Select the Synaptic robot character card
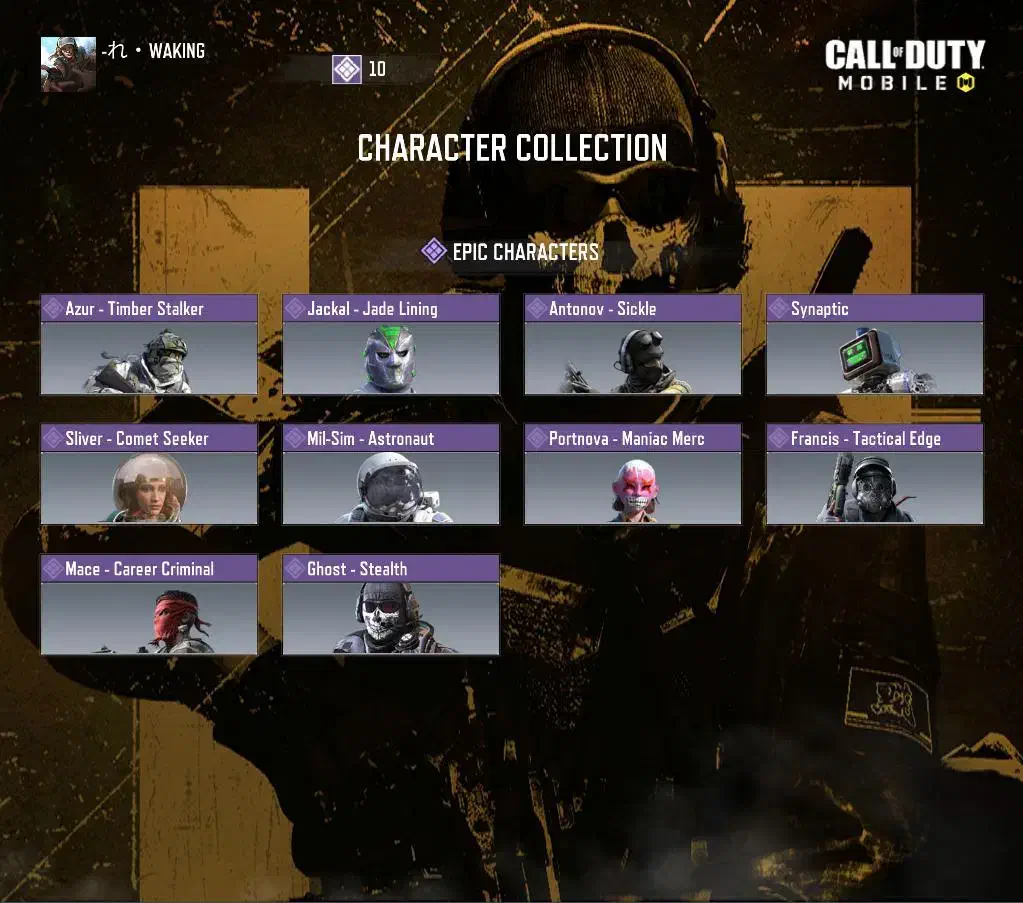This screenshot has height=903, width=1023. [x=875, y=345]
